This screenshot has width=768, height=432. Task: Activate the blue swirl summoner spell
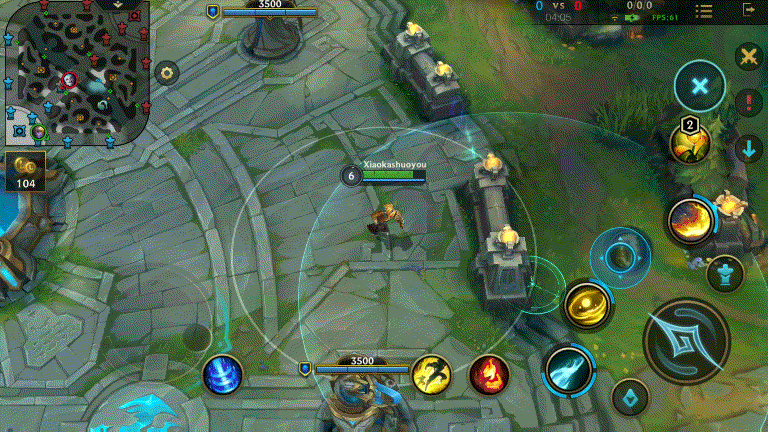(222, 375)
